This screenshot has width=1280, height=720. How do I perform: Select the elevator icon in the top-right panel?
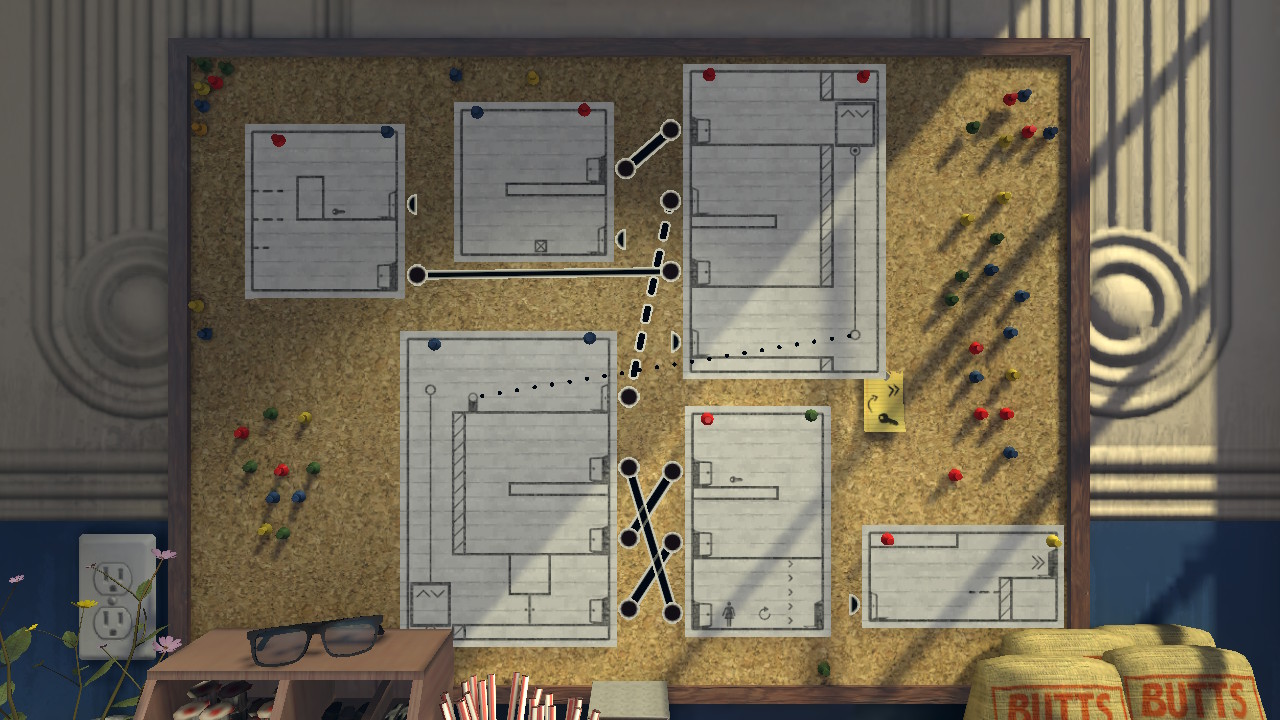pos(855,113)
